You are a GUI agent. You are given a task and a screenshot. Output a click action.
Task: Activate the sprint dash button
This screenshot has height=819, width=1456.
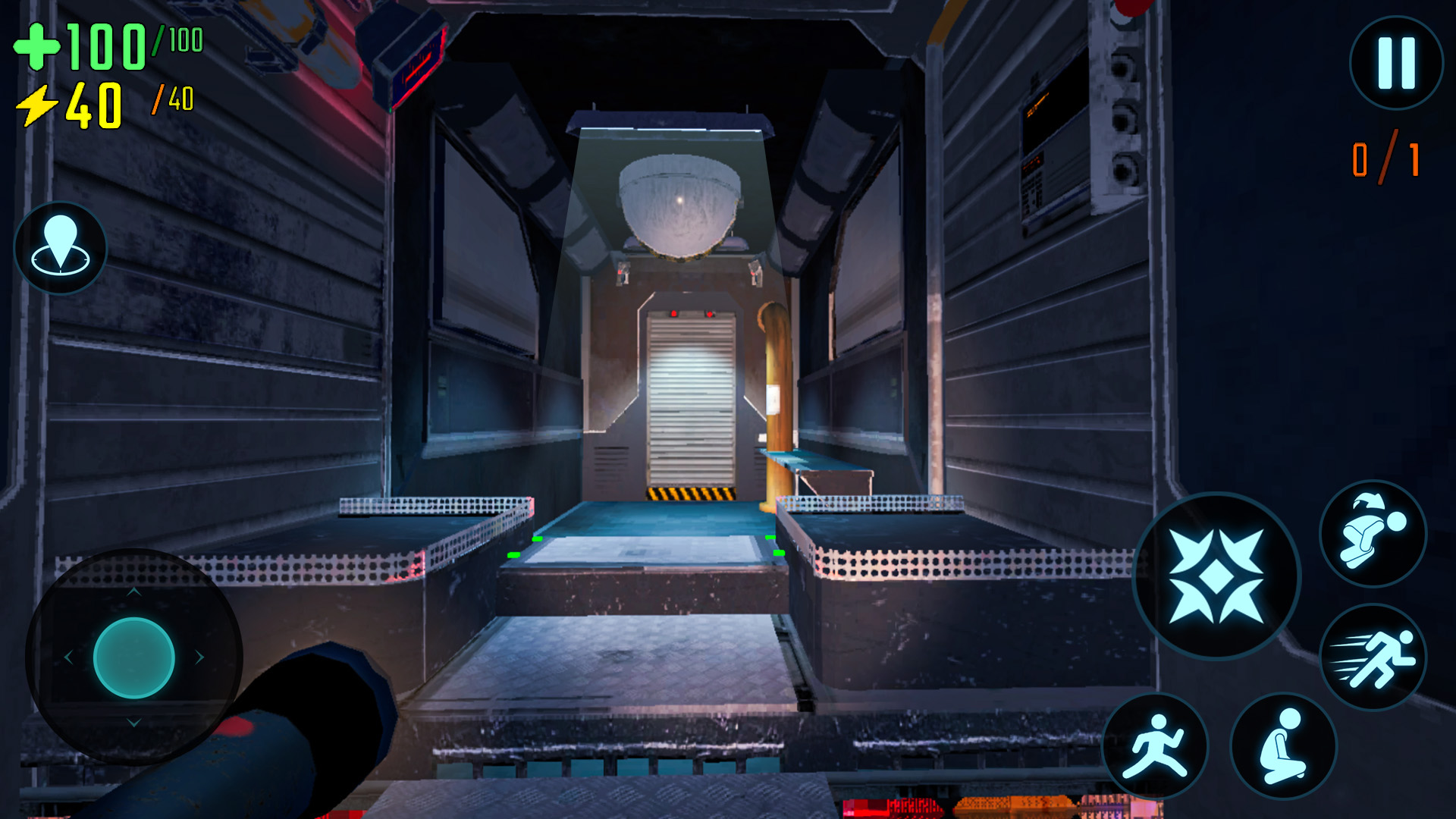click(1373, 657)
